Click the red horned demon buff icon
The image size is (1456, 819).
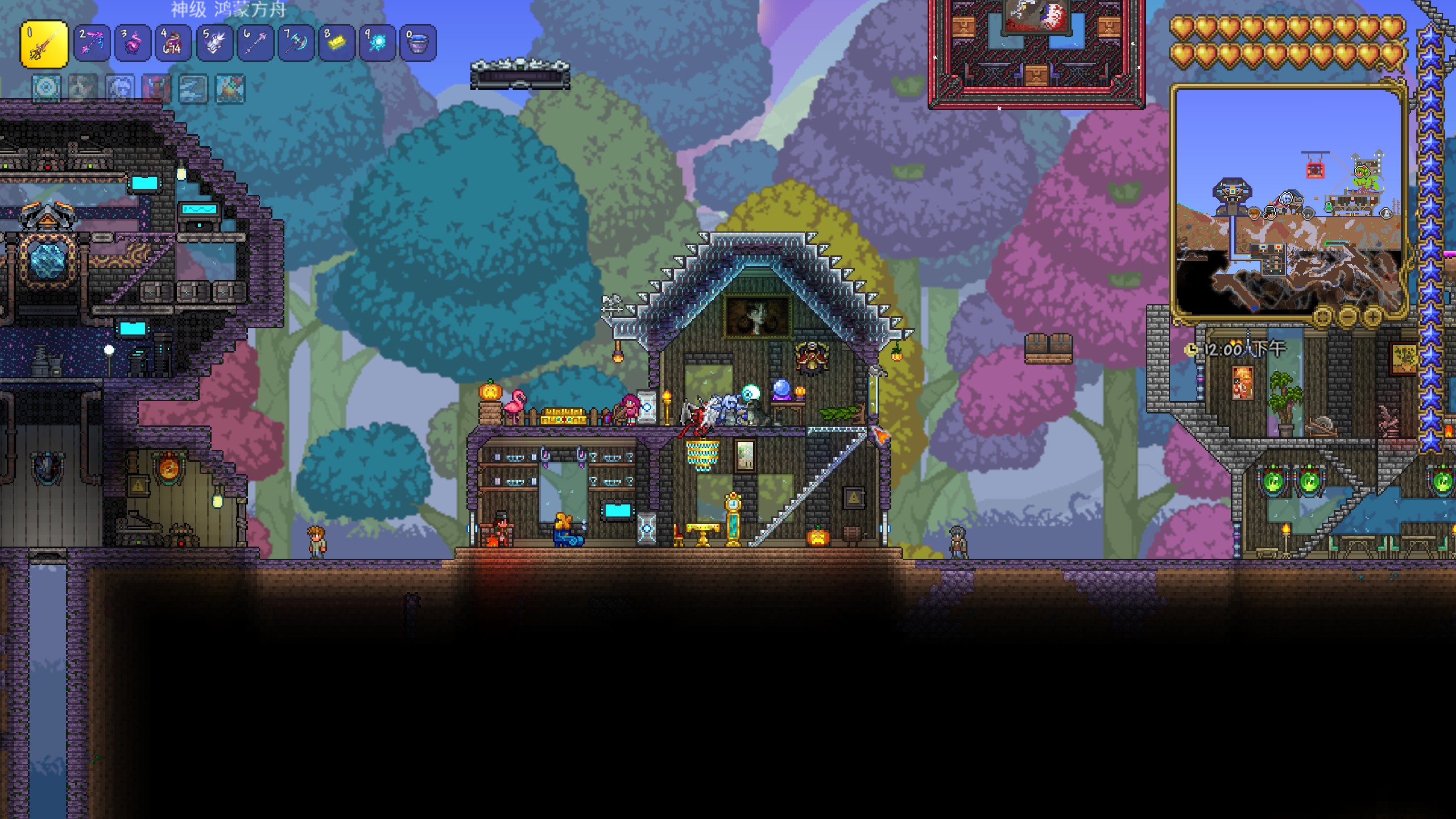(x=156, y=89)
